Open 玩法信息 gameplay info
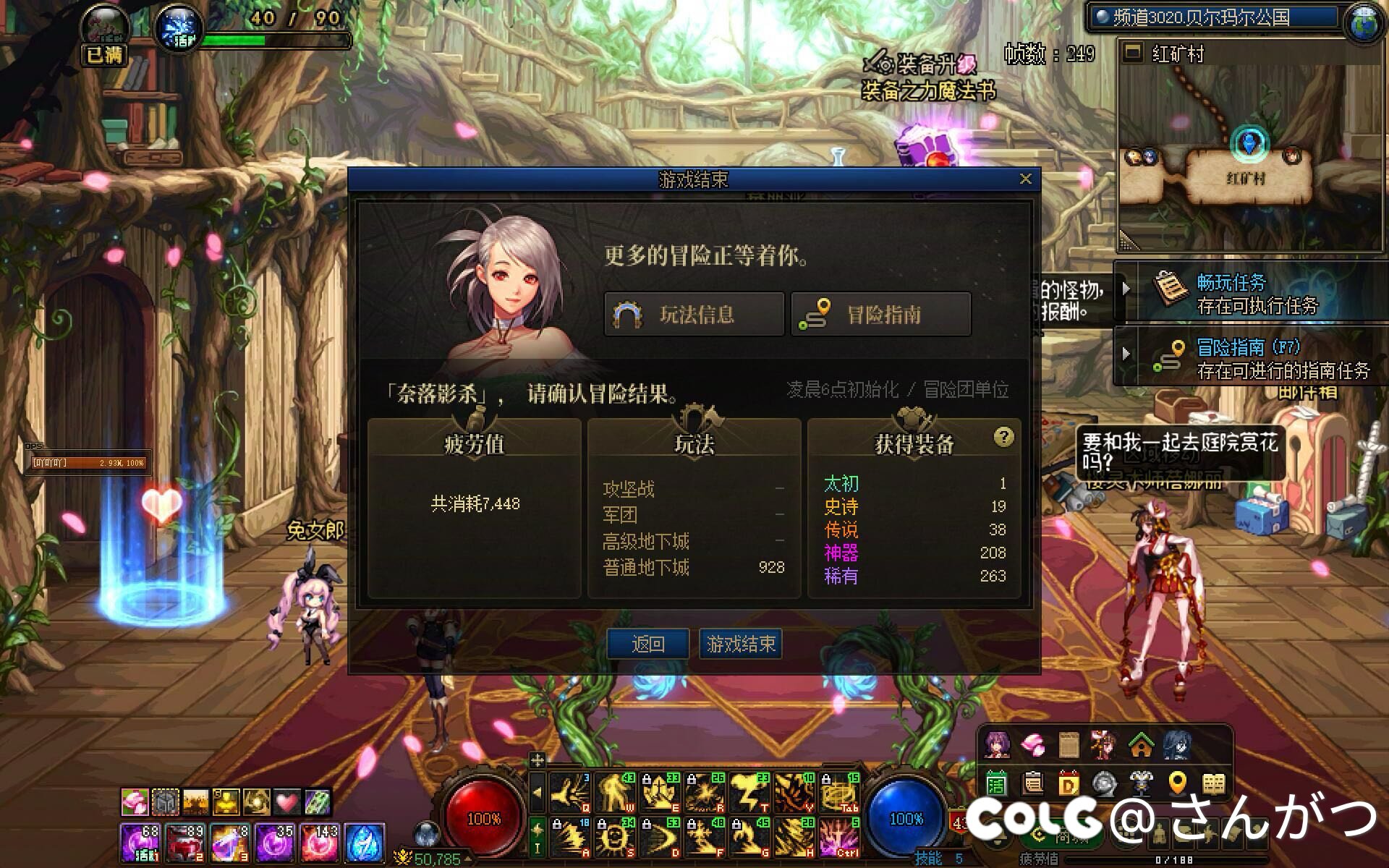 click(694, 315)
